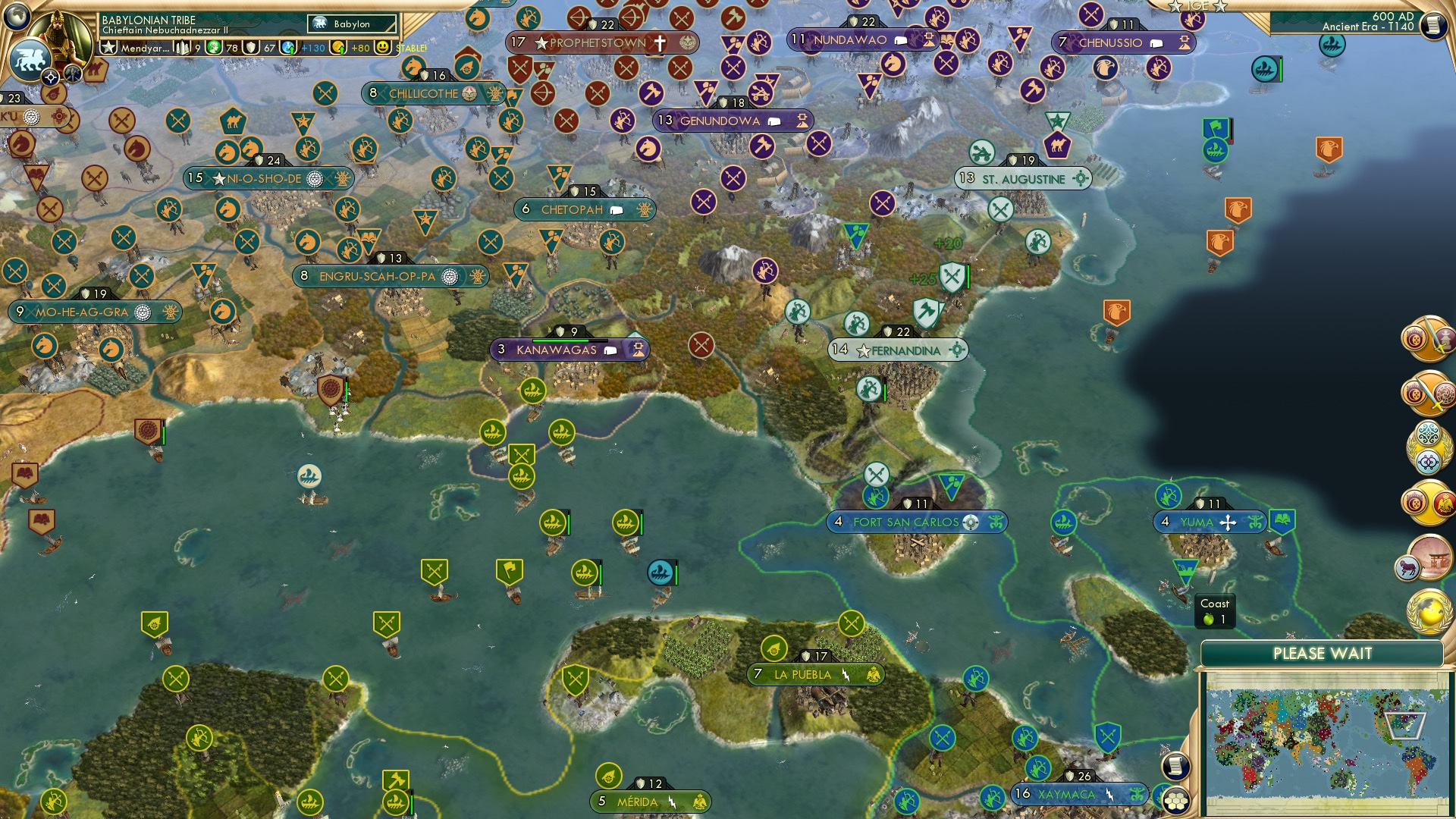Toggle strategic view with the globe in top corner
Image resolution: width=1456 pixels, height=819 pixels.
point(15,14)
